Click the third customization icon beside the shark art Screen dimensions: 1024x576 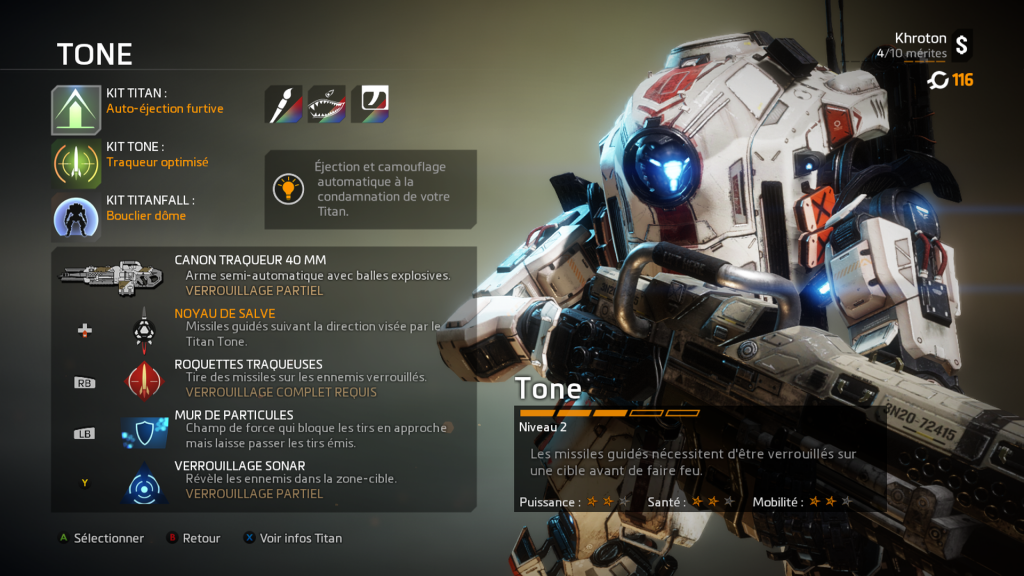370,104
